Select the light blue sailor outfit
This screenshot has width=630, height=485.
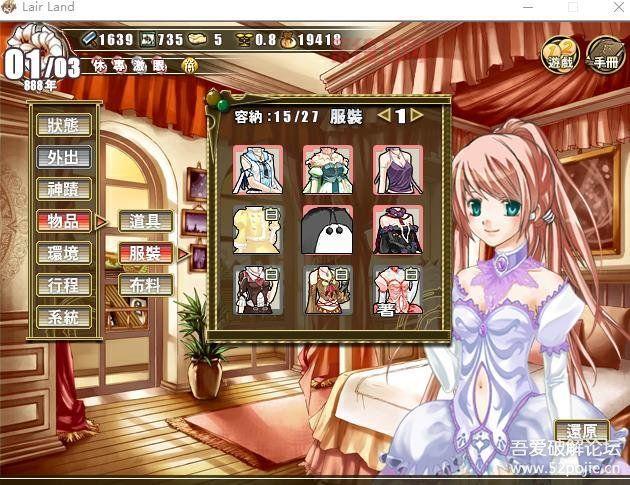pos(257,170)
